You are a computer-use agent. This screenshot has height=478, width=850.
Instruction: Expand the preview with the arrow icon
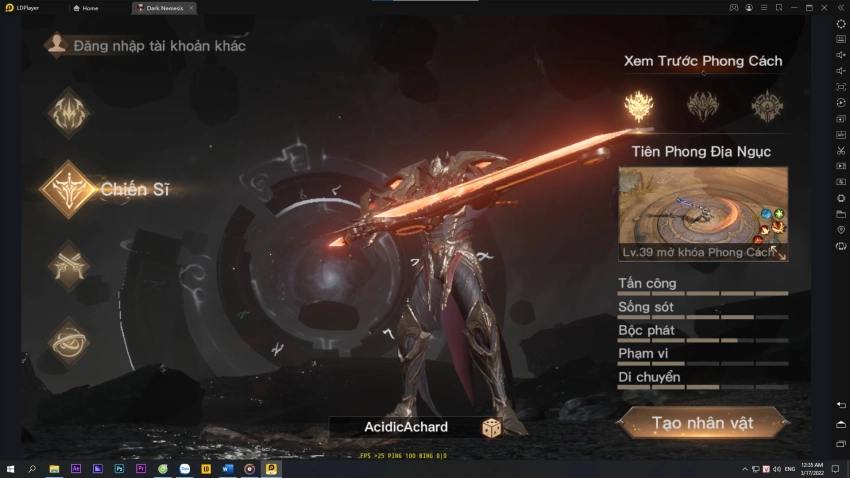pyautogui.click(x=774, y=252)
